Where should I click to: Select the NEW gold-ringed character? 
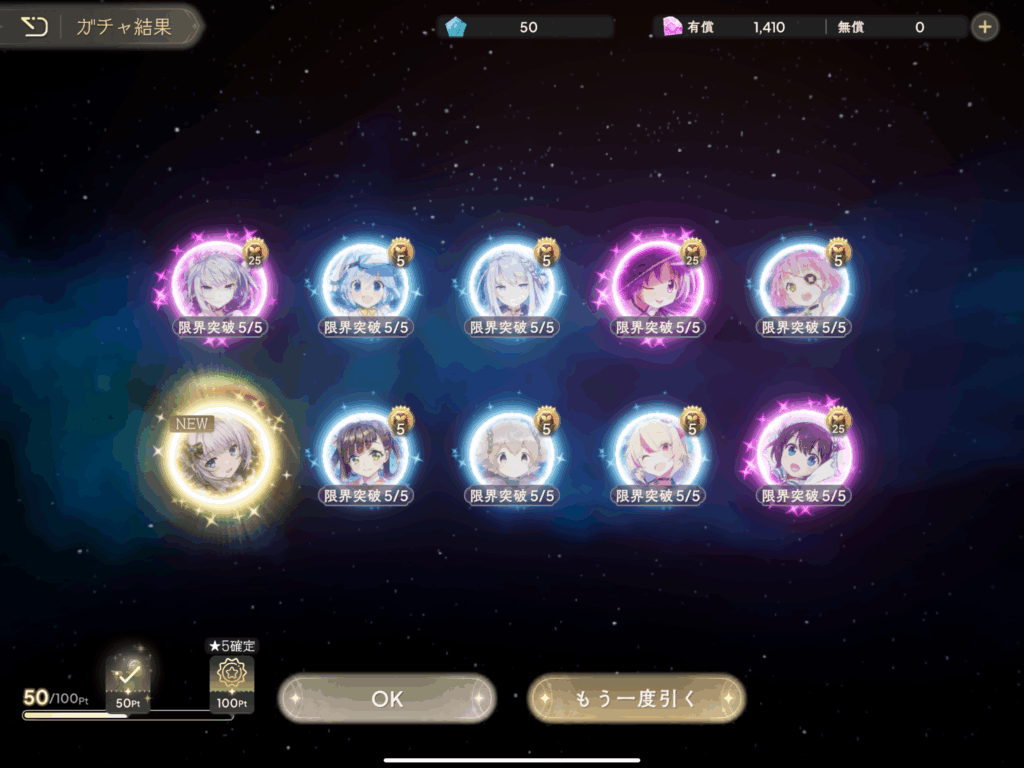219,456
